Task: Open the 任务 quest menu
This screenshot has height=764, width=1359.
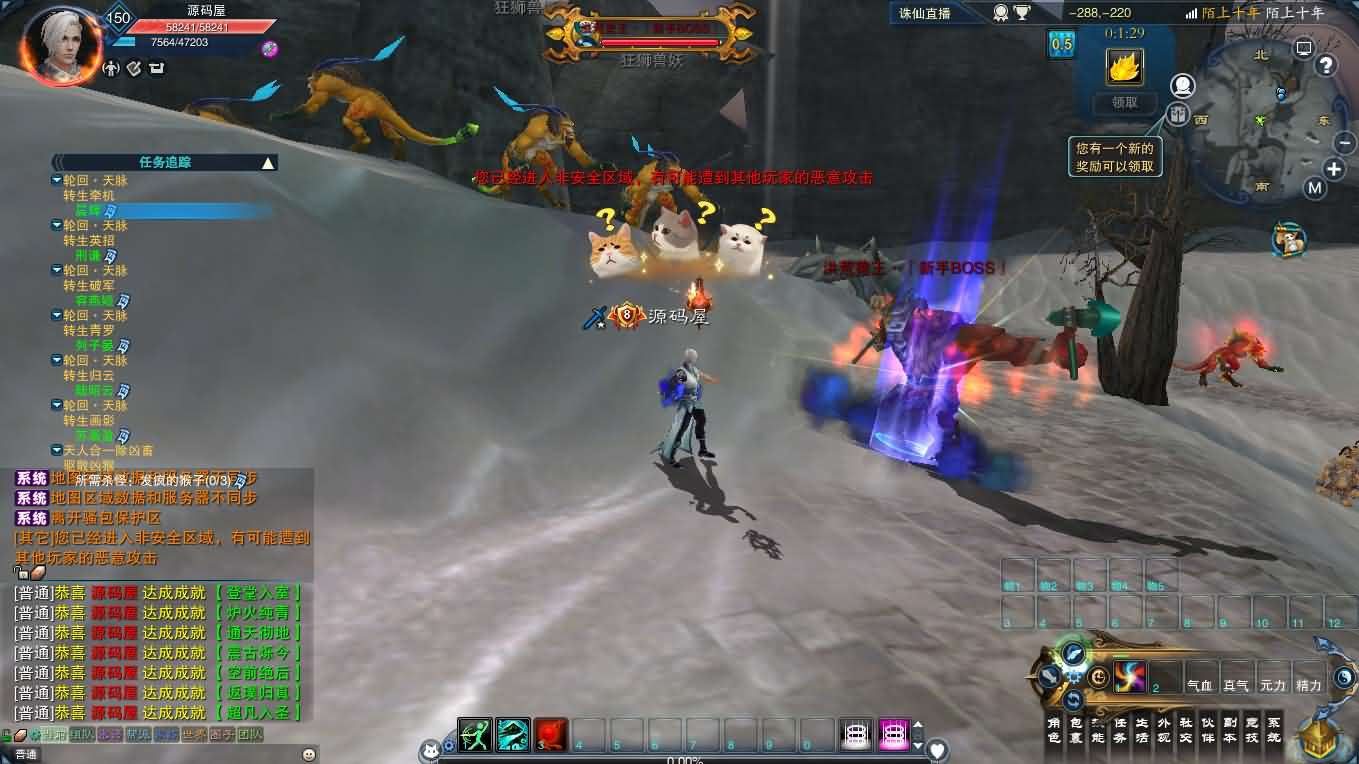Action: click(1120, 730)
